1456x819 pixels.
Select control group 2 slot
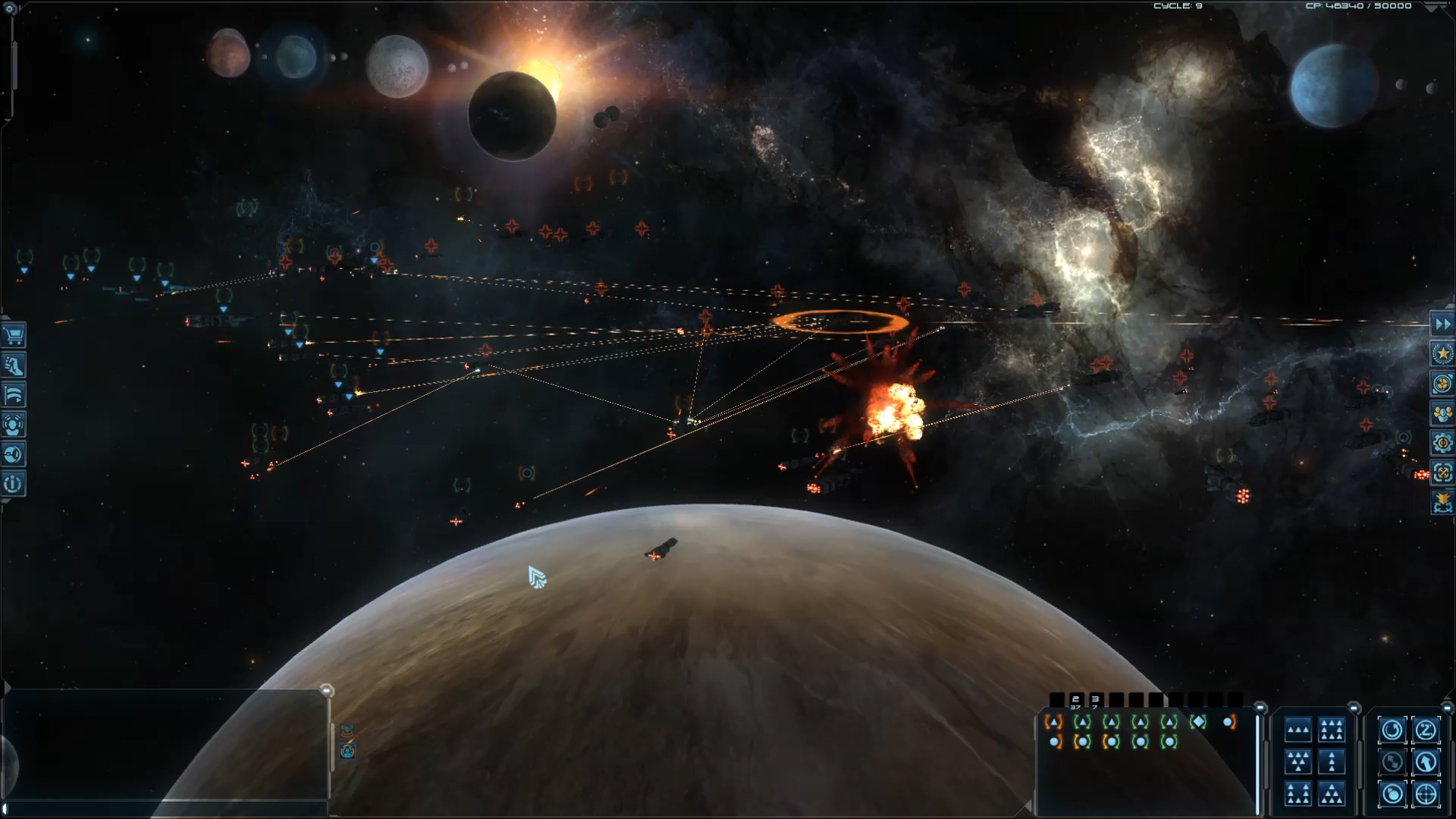pyautogui.click(x=1075, y=701)
